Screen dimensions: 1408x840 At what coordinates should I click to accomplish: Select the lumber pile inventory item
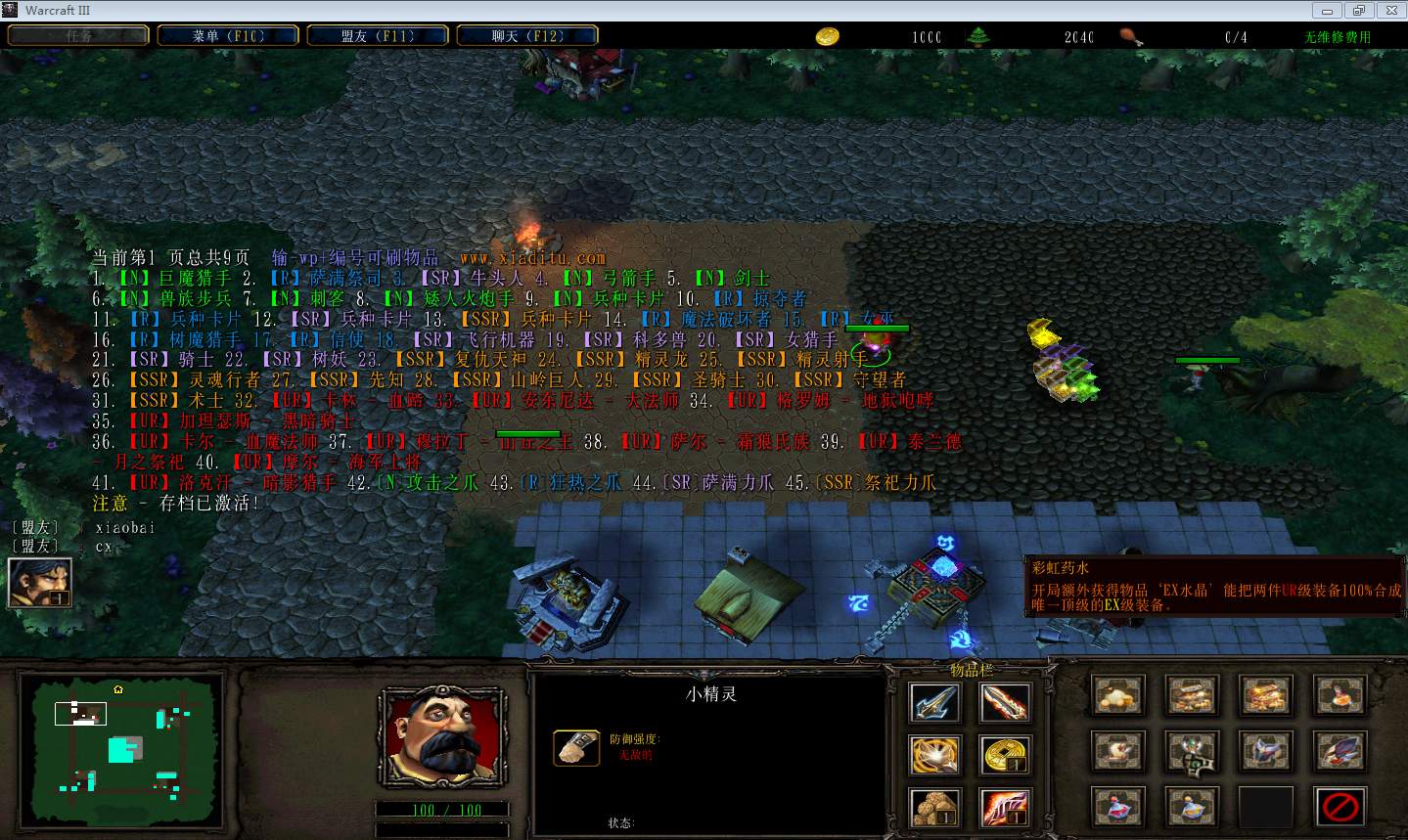click(934, 808)
